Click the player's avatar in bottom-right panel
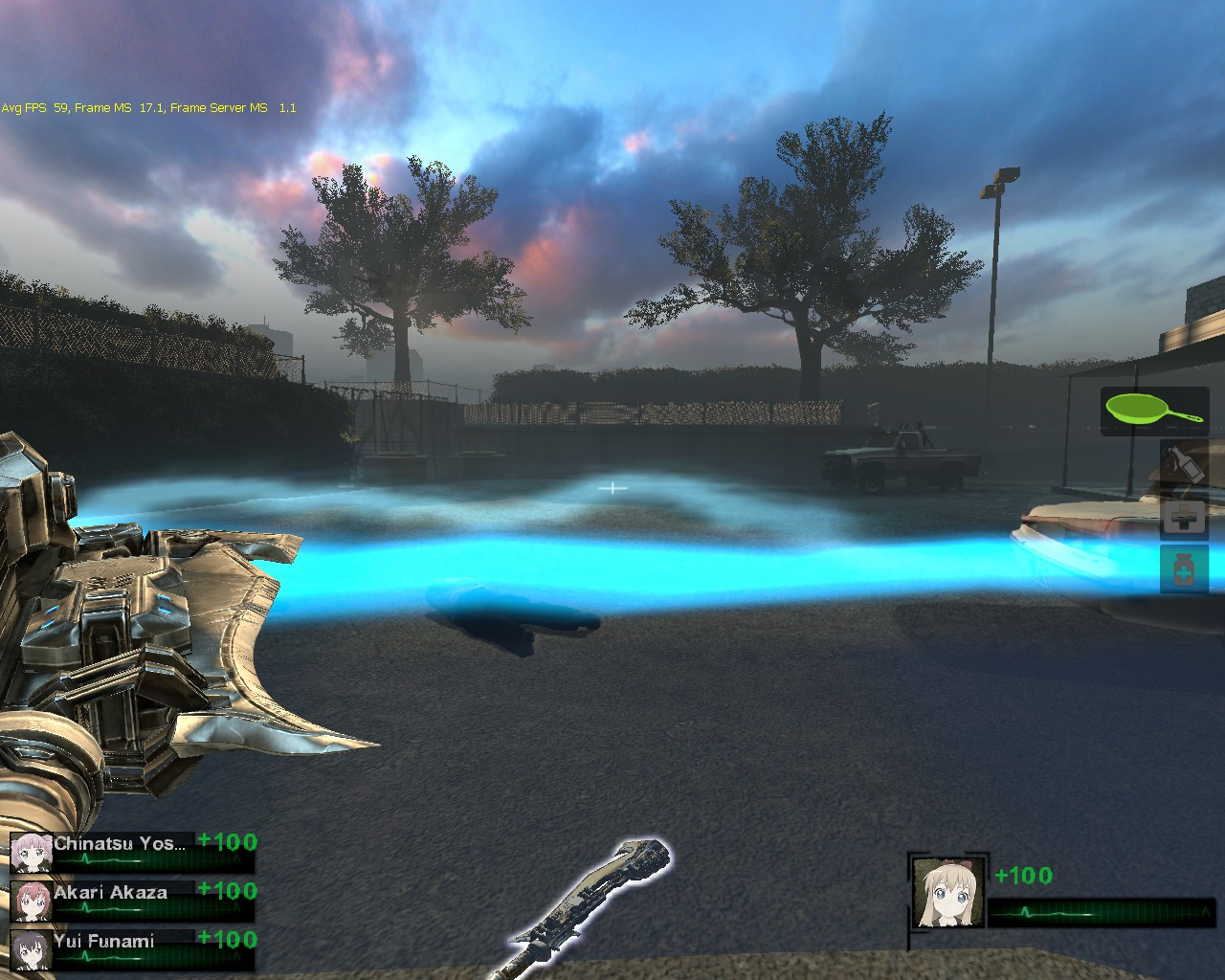 tap(947, 890)
